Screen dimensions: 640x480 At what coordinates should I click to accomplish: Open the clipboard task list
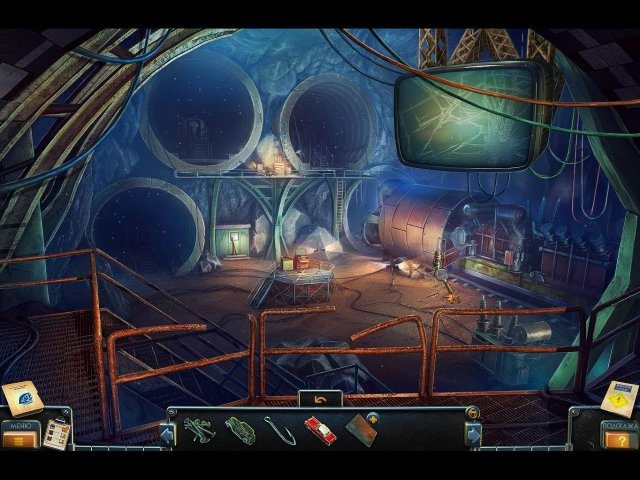(58, 431)
